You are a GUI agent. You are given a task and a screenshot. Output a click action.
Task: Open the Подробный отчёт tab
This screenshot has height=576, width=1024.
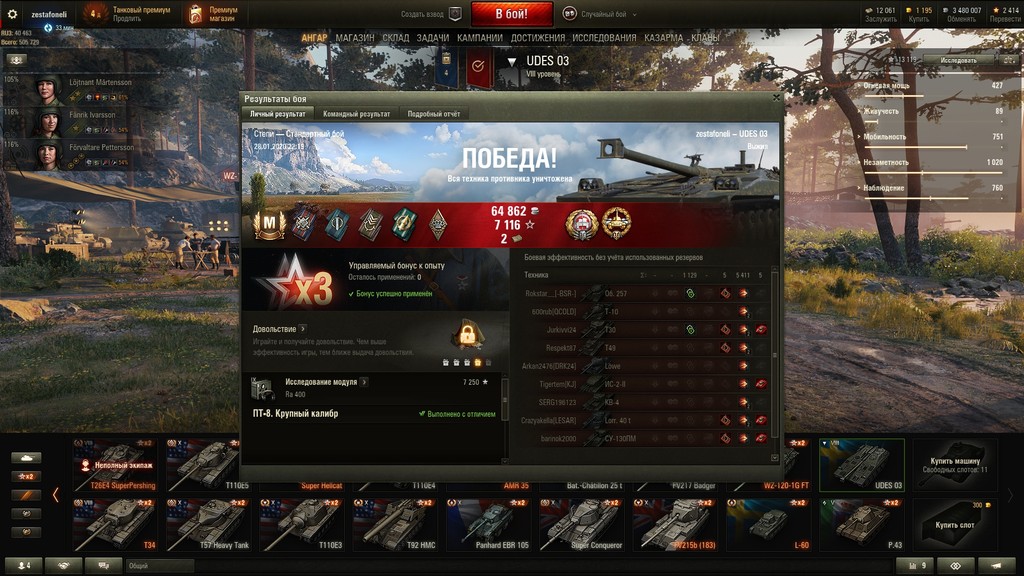click(x=433, y=114)
